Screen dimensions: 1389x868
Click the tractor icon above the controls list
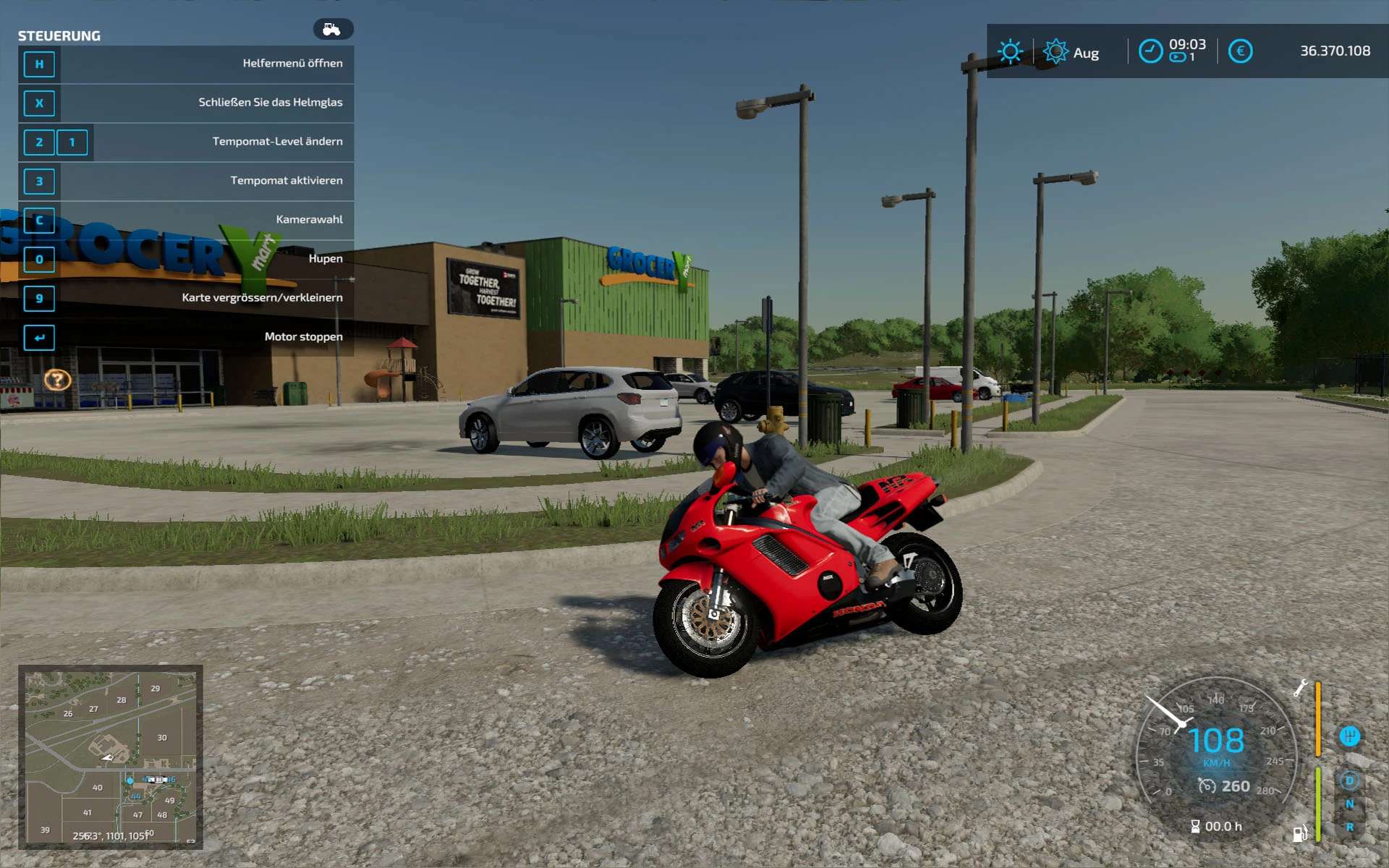pos(333,29)
